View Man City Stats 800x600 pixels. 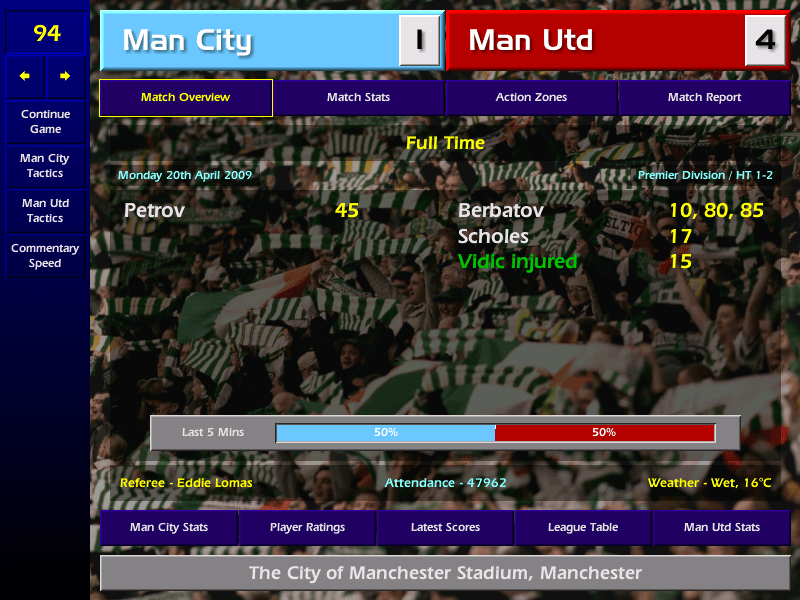pyautogui.click(x=169, y=527)
